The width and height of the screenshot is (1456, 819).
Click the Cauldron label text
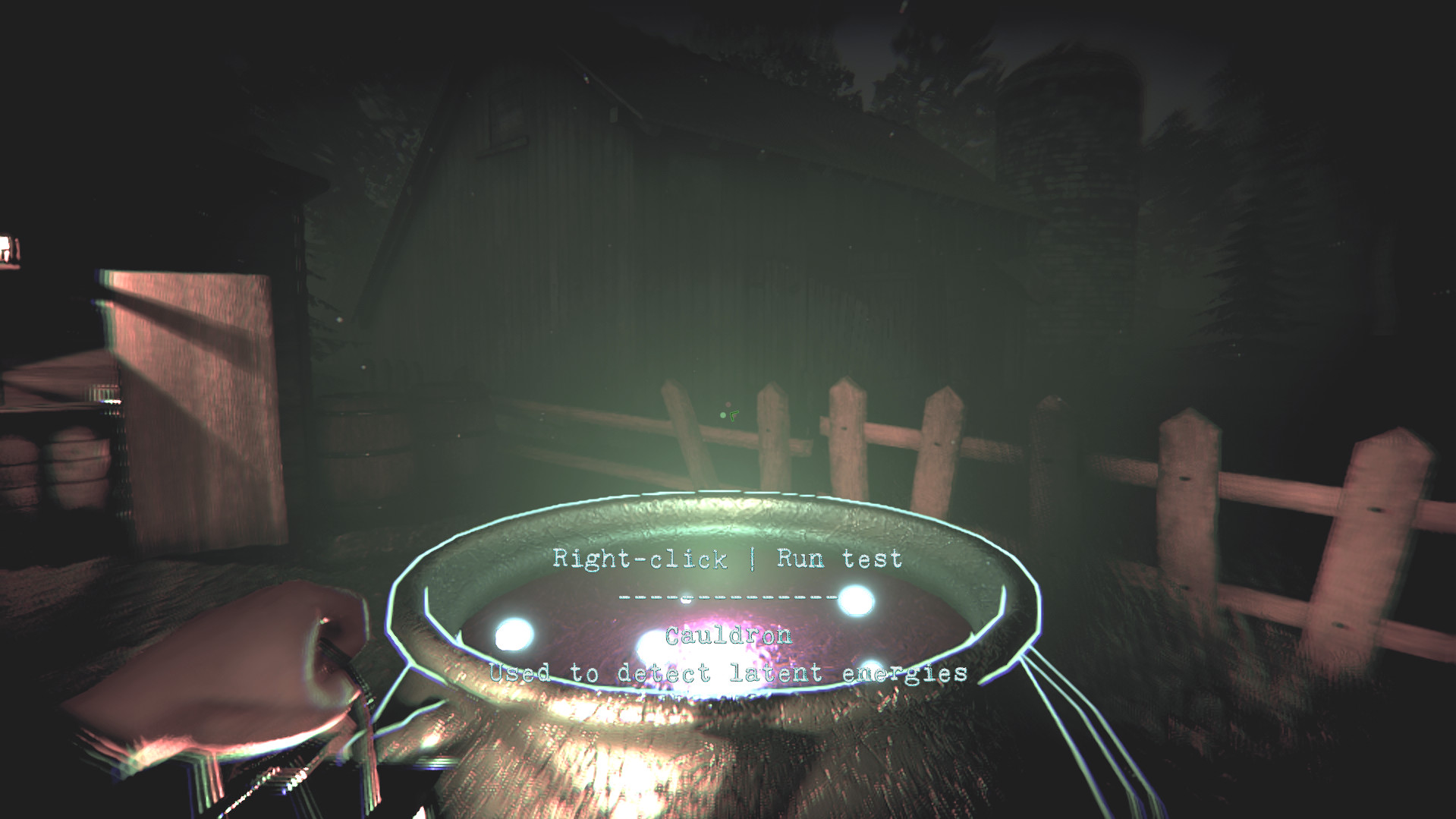728,636
